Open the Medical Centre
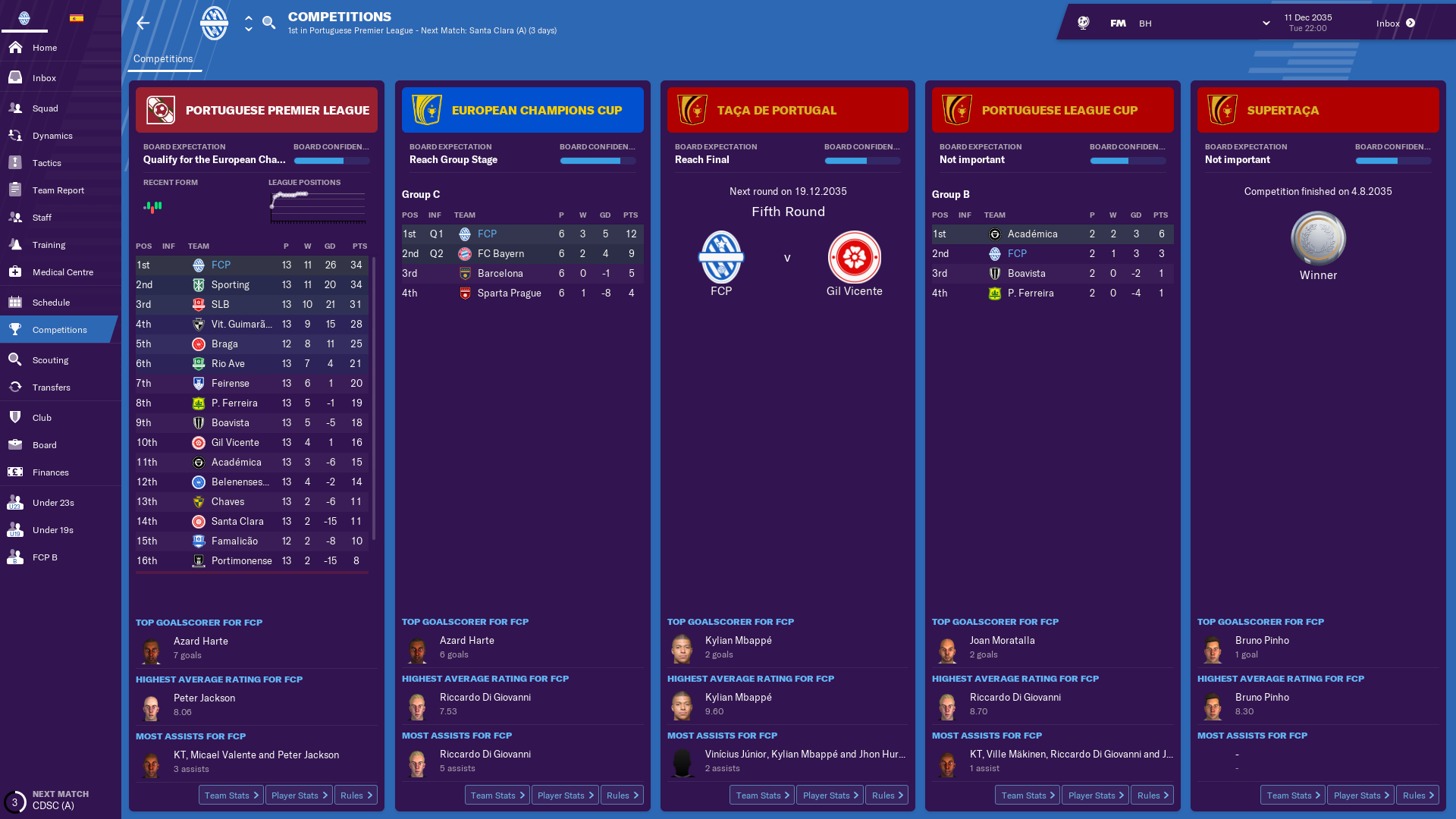This screenshot has width=1456, height=819. point(63,272)
